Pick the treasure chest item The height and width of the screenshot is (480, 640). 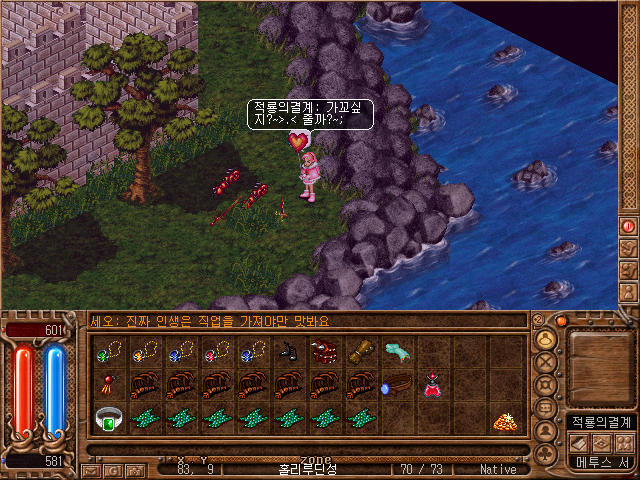(324, 351)
